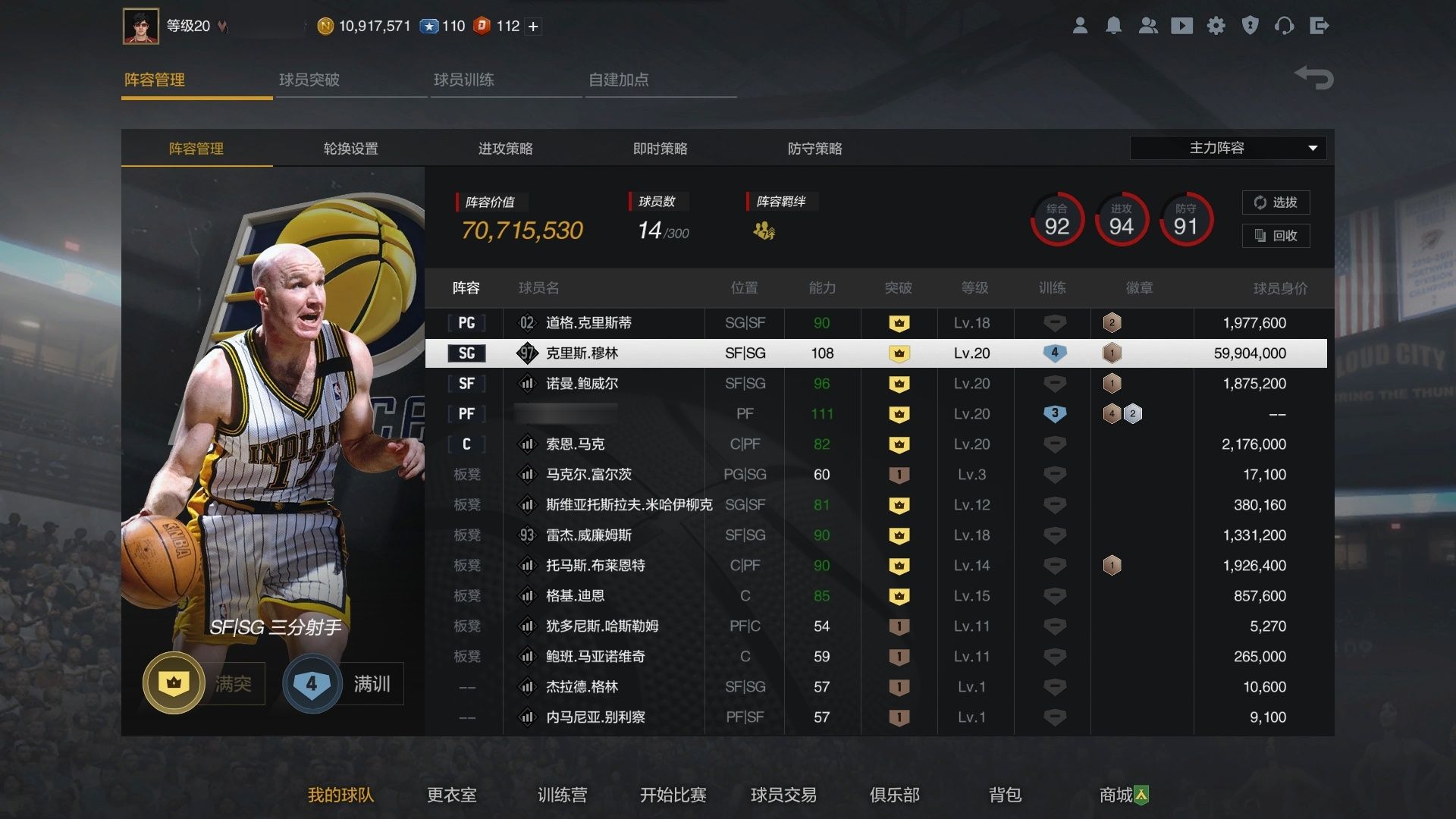Toggle 克里斯.穆林's breakthrough crown badge

pos(899,353)
